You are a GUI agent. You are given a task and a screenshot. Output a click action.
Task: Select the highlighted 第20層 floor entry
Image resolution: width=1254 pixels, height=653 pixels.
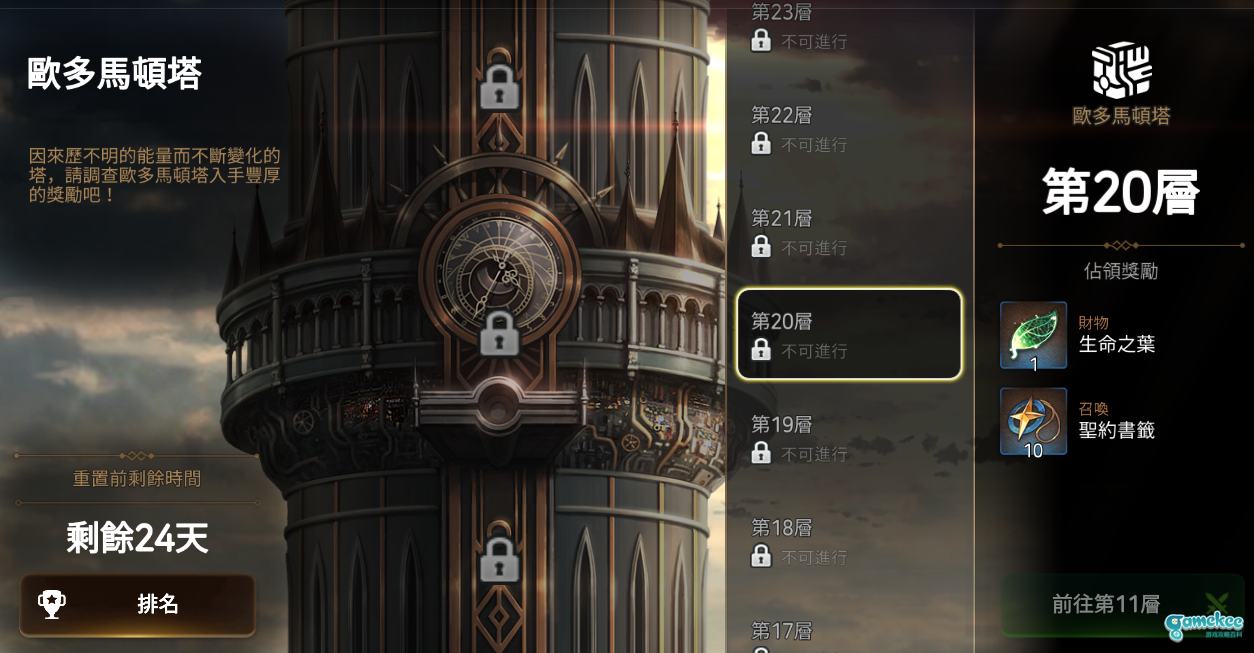848,335
